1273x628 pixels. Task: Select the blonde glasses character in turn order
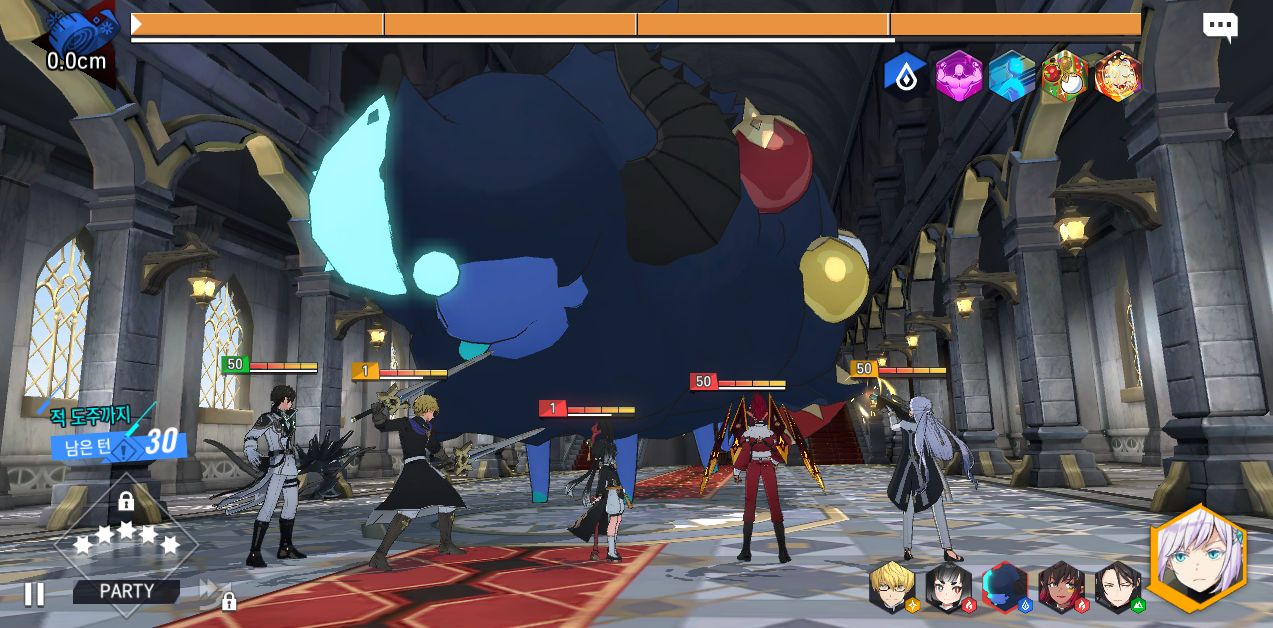click(x=892, y=586)
